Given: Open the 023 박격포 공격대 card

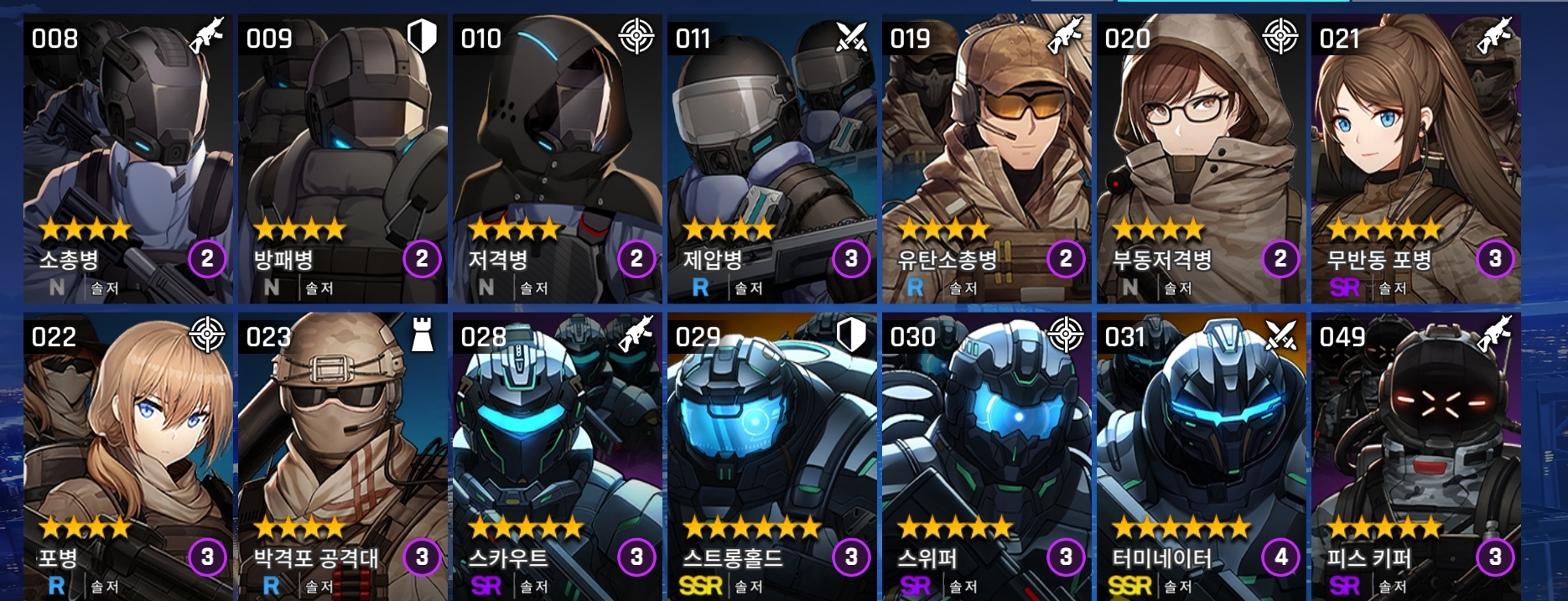Looking at the screenshot, I should click(x=343, y=457).
